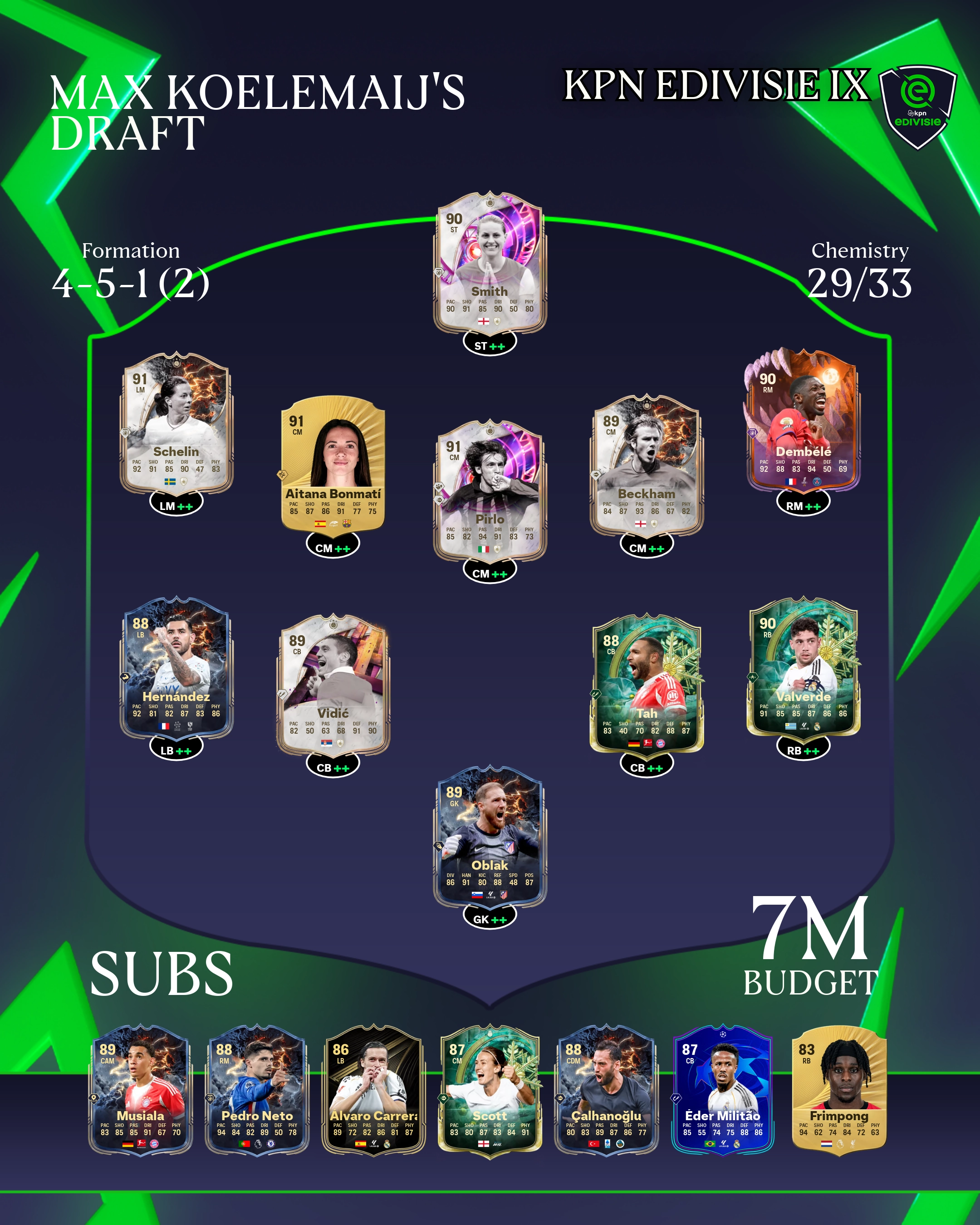Pick the Éder Militão substitute card
Viewport: 980px width, 1225px height.
pos(723,1090)
